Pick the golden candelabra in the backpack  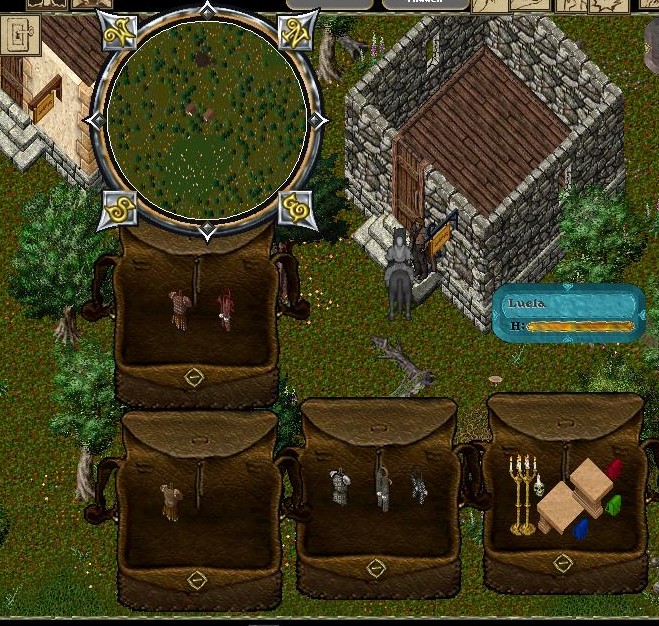tap(520, 493)
